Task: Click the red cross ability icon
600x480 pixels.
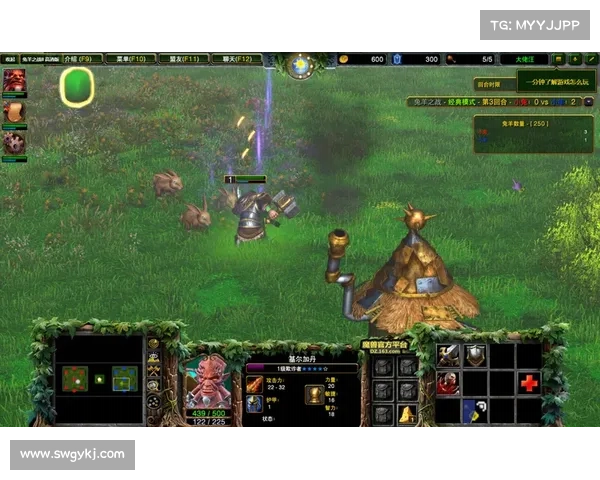Action: pyautogui.click(x=528, y=382)
